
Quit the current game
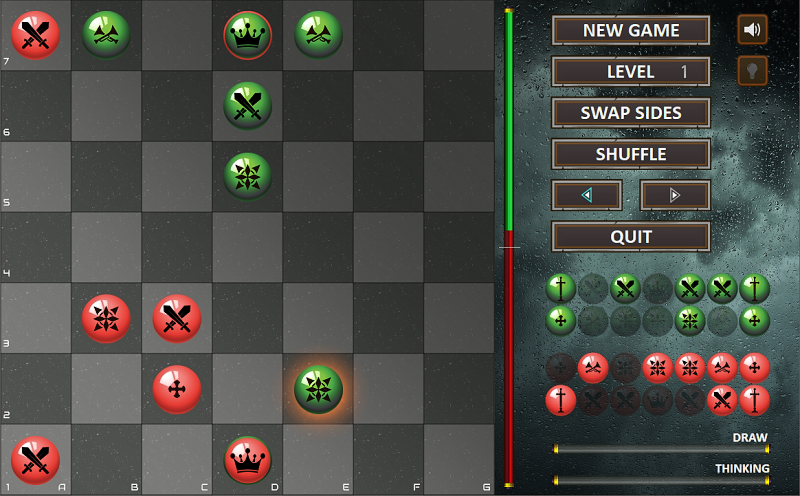[631, 237]
